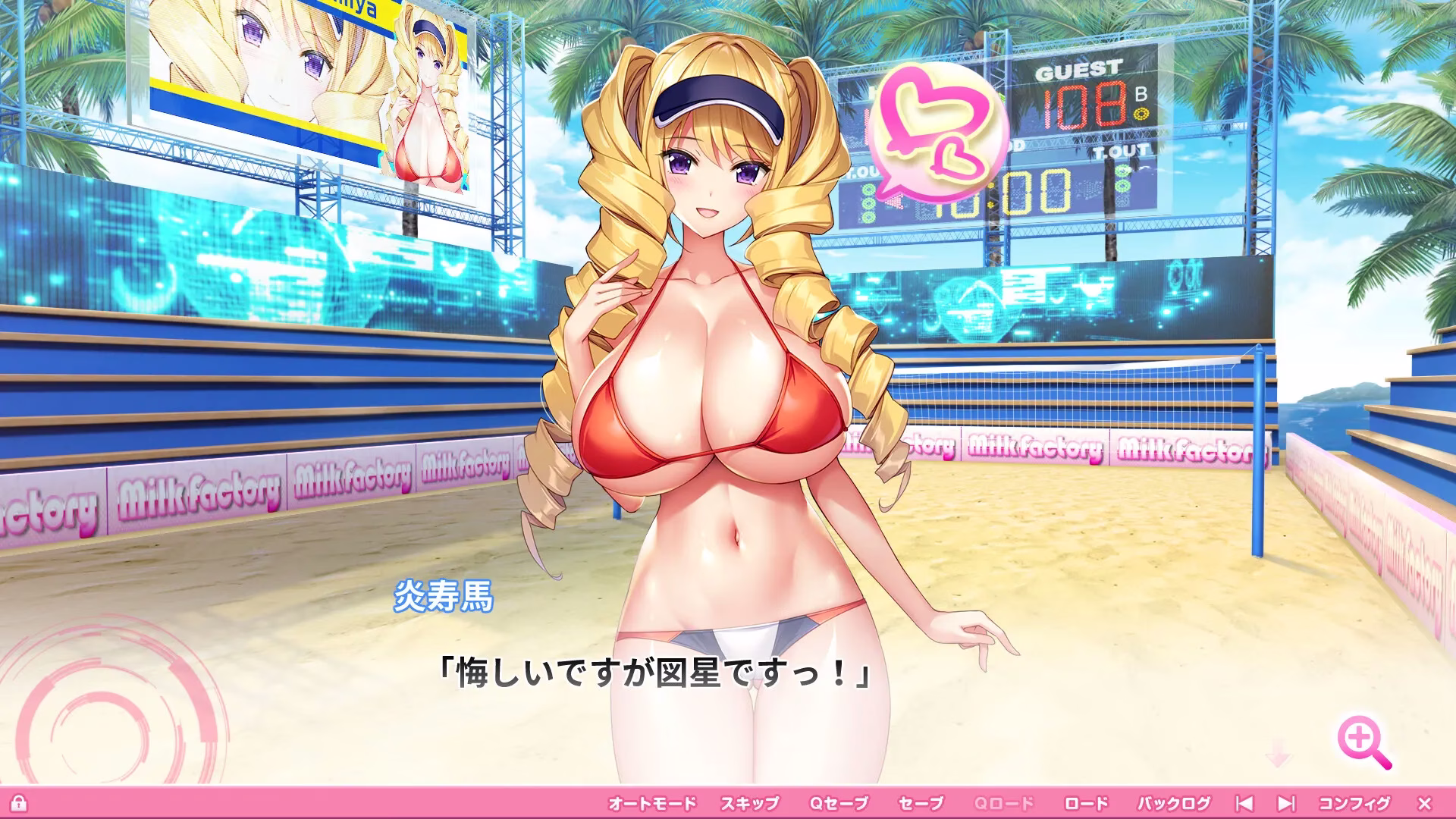
Task: Activate スキップ to skip text
Action: (x=749, y=803)
